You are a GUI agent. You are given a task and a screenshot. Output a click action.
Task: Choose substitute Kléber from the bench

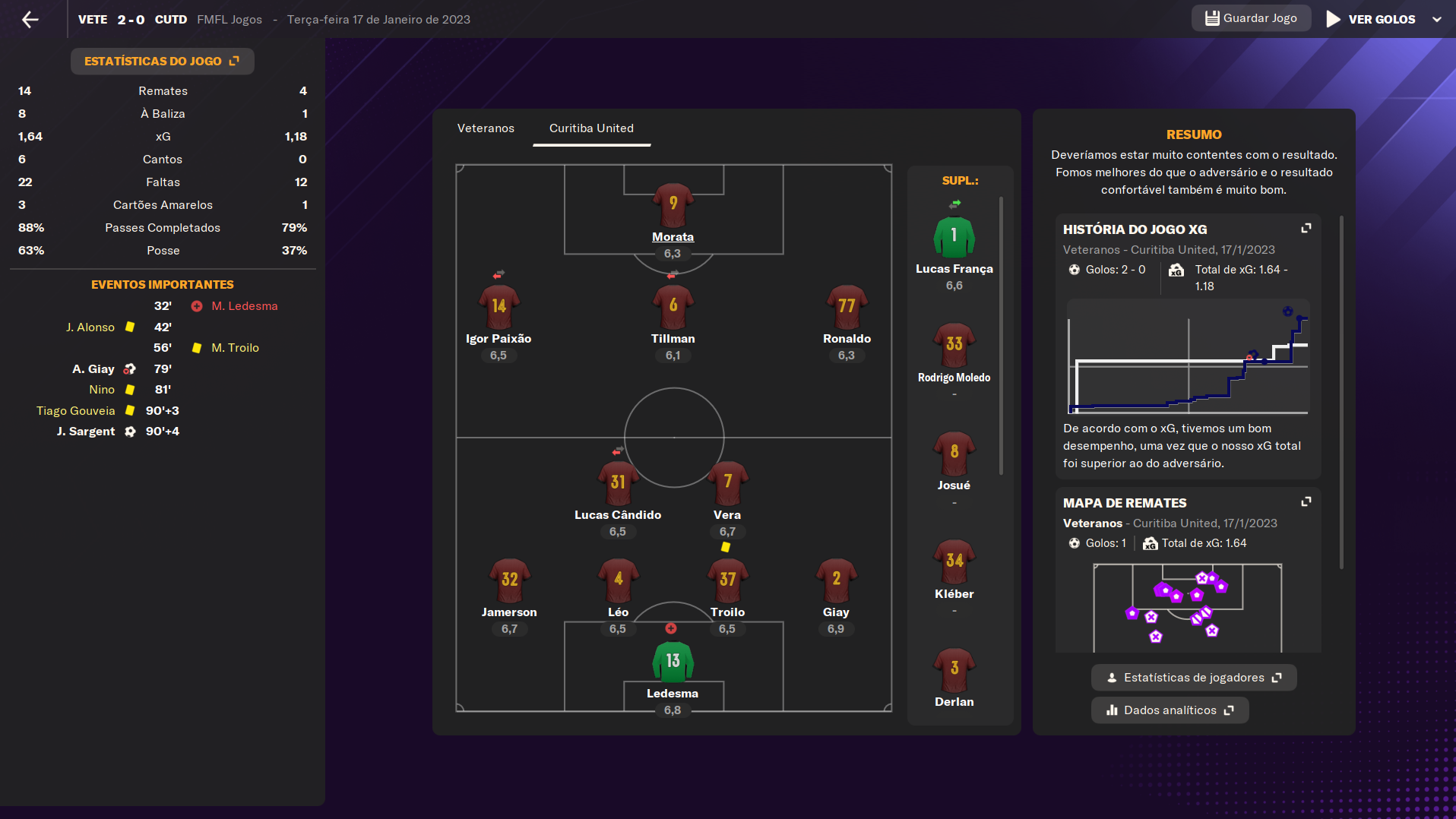coord(954,562)
